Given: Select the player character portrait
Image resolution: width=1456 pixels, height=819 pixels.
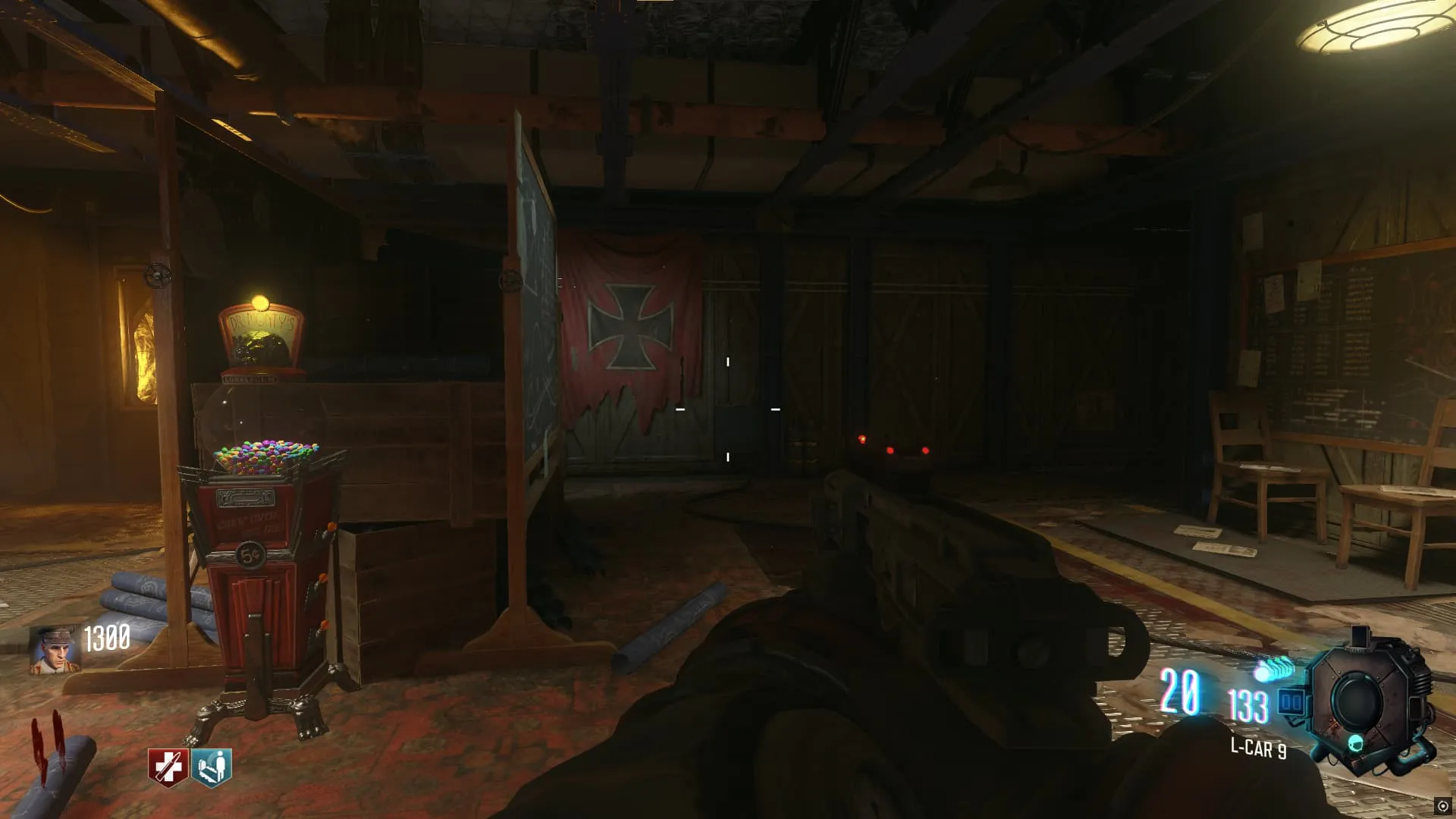Looking at the screenshot, I should (54, 650).
